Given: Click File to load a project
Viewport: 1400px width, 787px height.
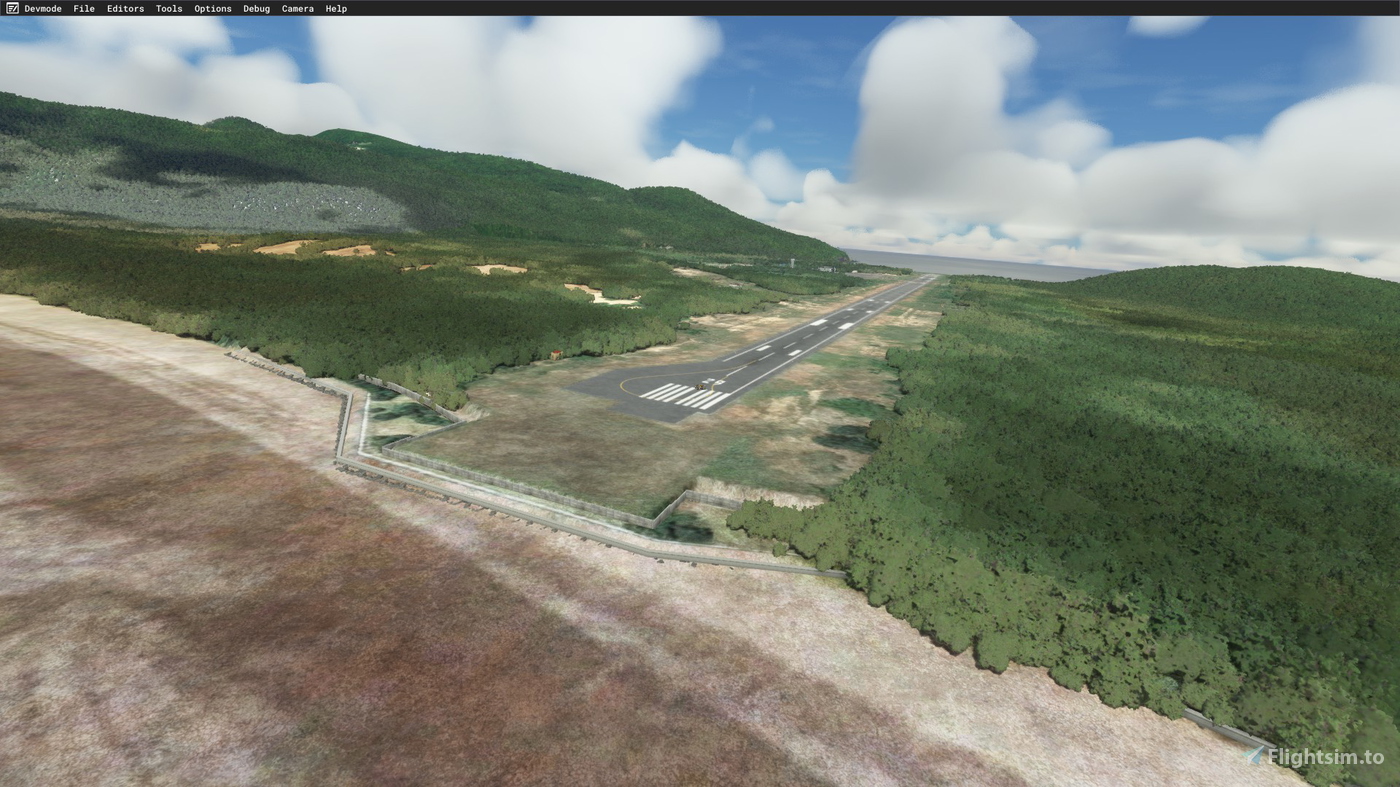Looking at the screenshot, I should [82, 8].
